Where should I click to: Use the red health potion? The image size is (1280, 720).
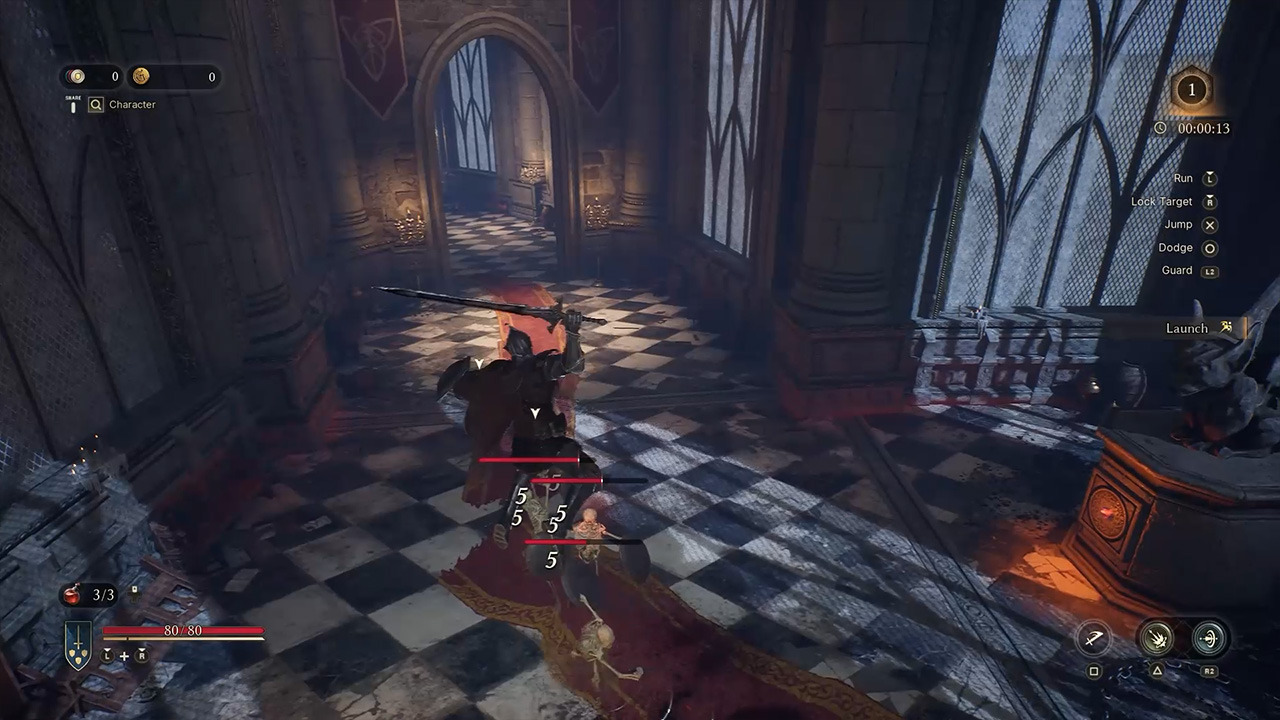click(73, 594)
